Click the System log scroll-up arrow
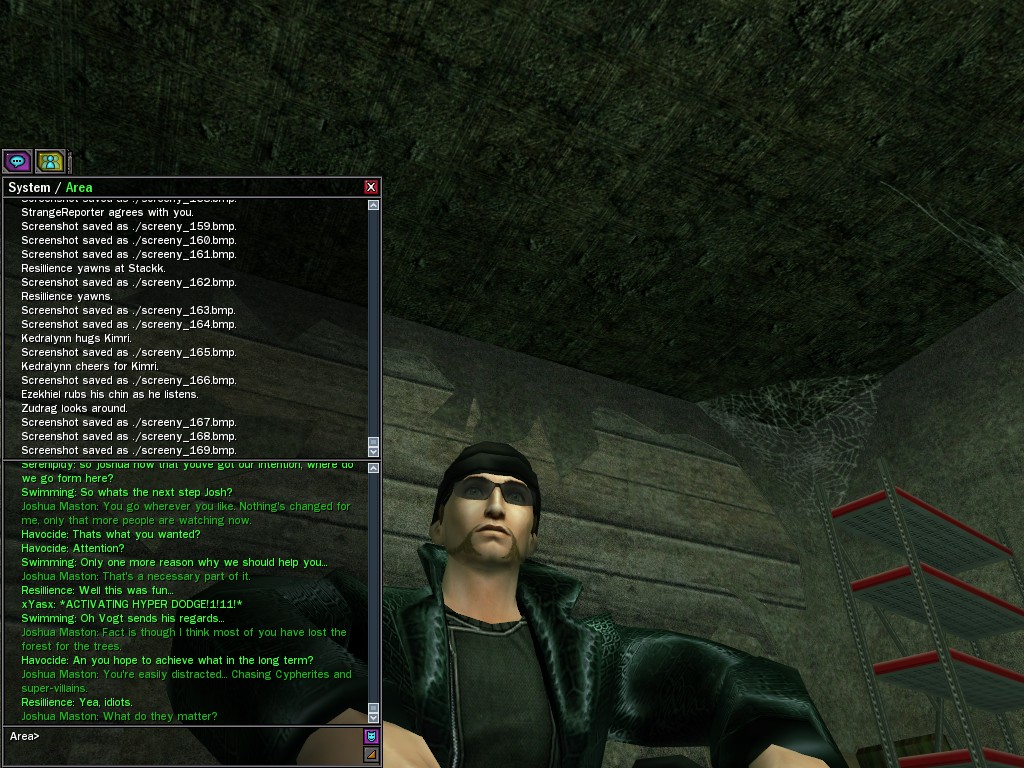The image size is (1024, 768). [x=374, y=205]
